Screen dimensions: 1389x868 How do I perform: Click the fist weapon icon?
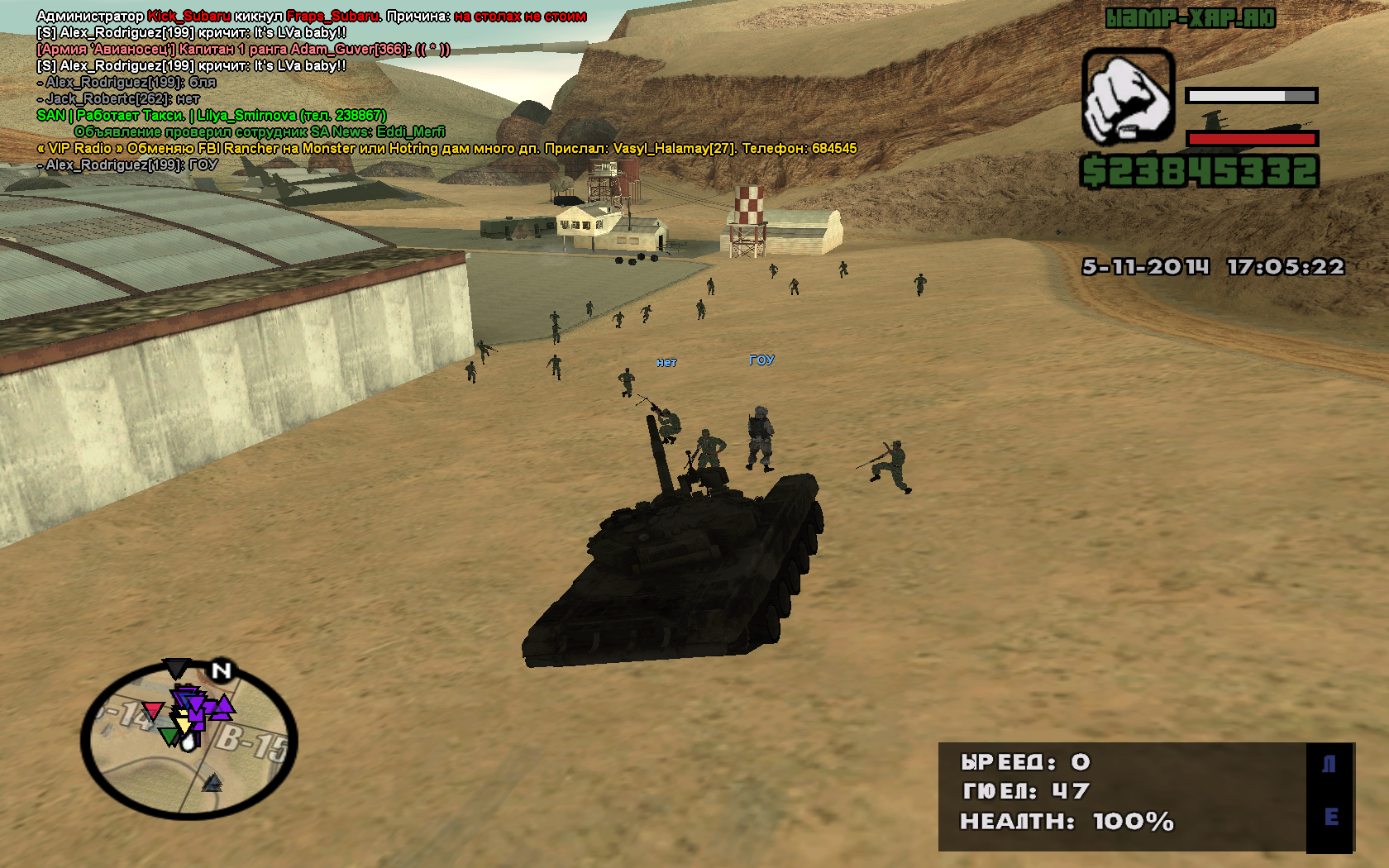coord(1128,96)
